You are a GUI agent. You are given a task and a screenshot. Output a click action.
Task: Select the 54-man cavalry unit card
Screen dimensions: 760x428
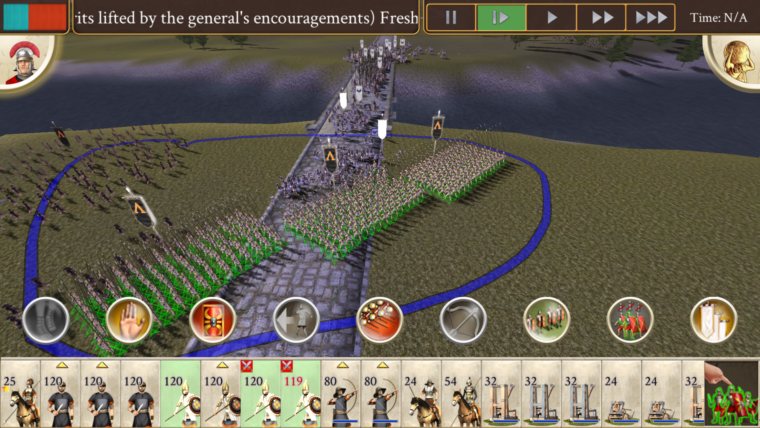coord(461,394)
